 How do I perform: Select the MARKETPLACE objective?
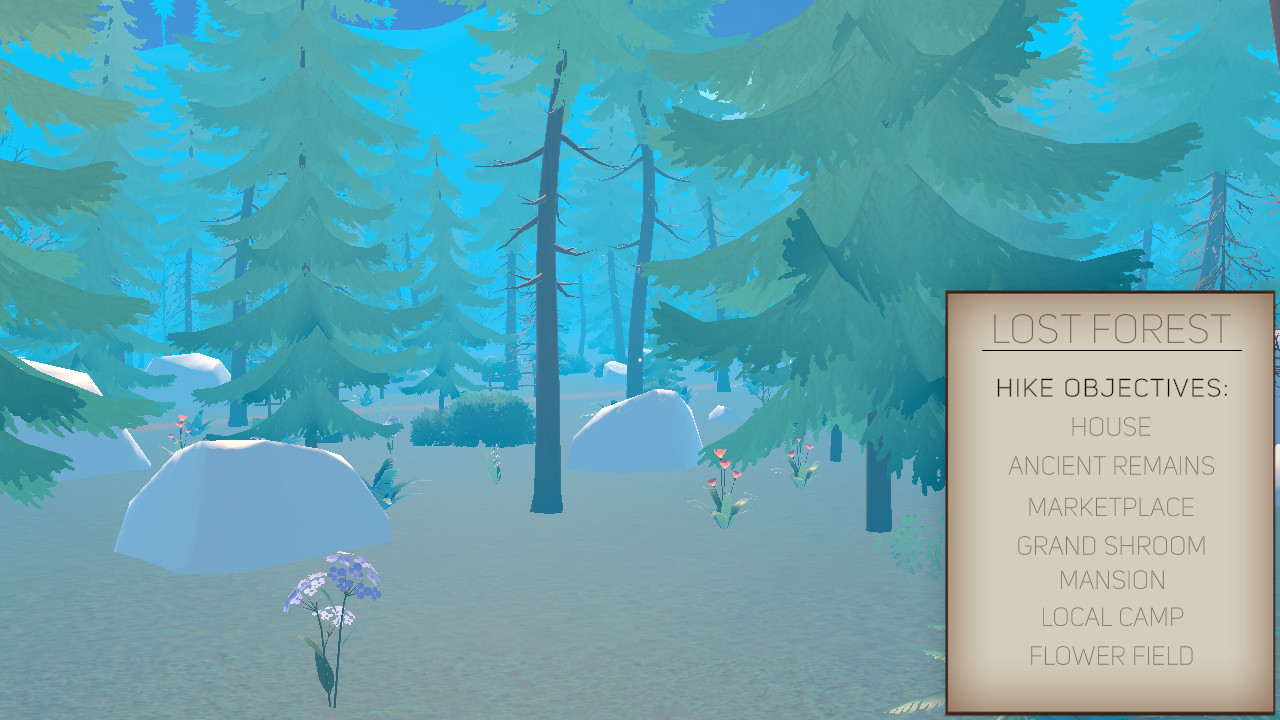(1110, 507)
